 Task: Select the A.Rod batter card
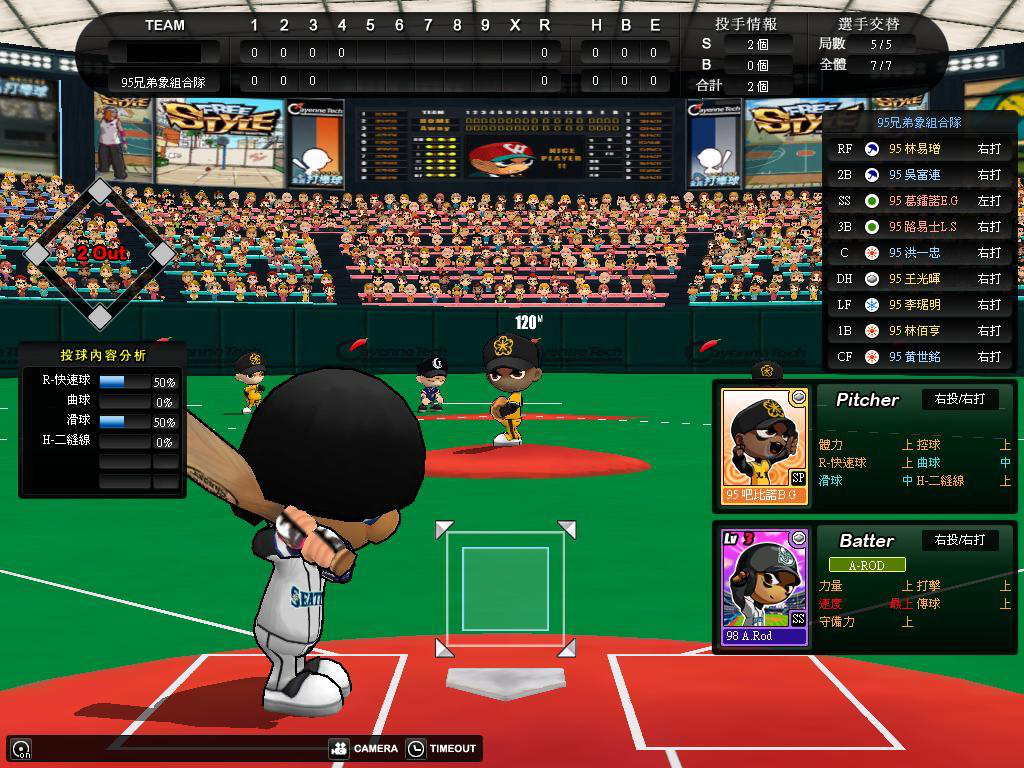765,587
